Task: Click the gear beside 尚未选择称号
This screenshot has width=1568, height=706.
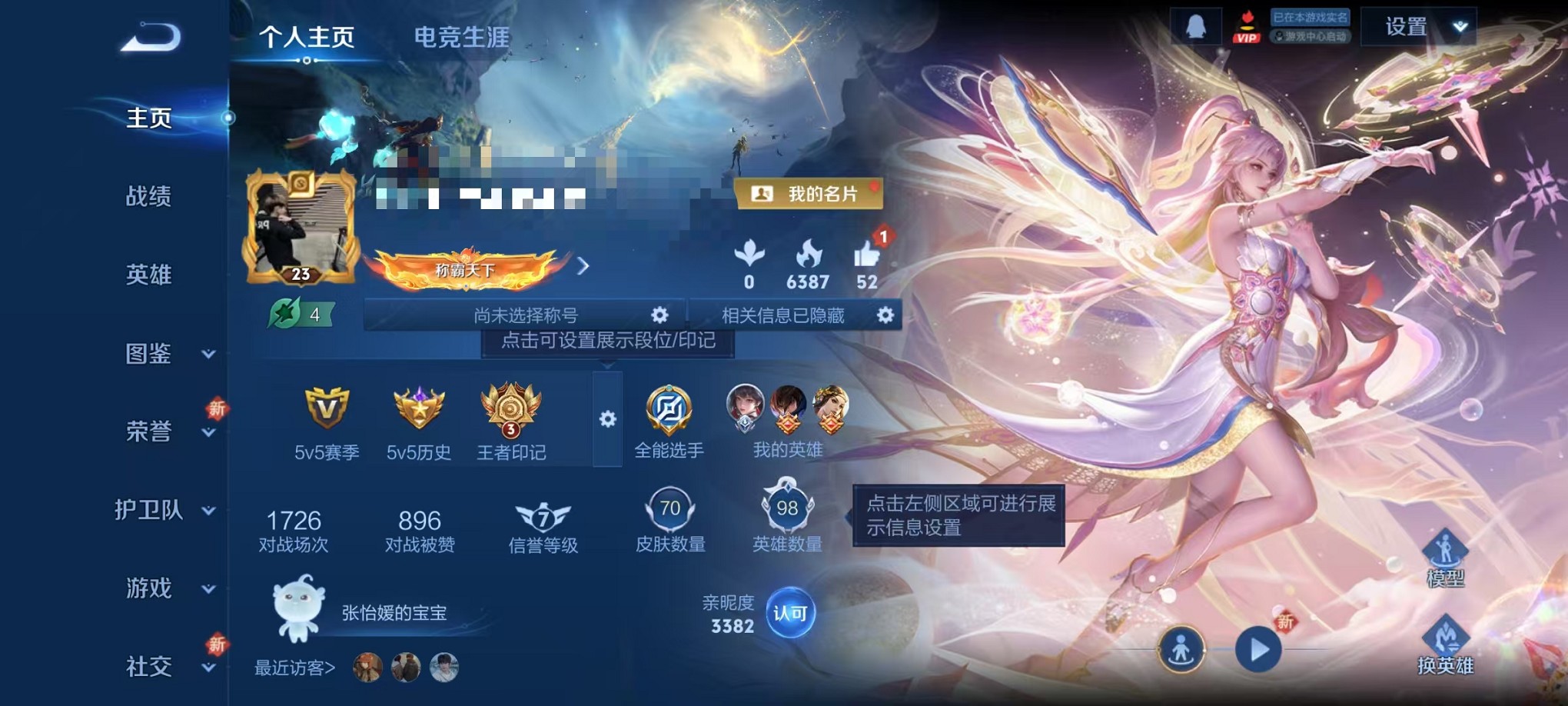Action: (658, 315)
